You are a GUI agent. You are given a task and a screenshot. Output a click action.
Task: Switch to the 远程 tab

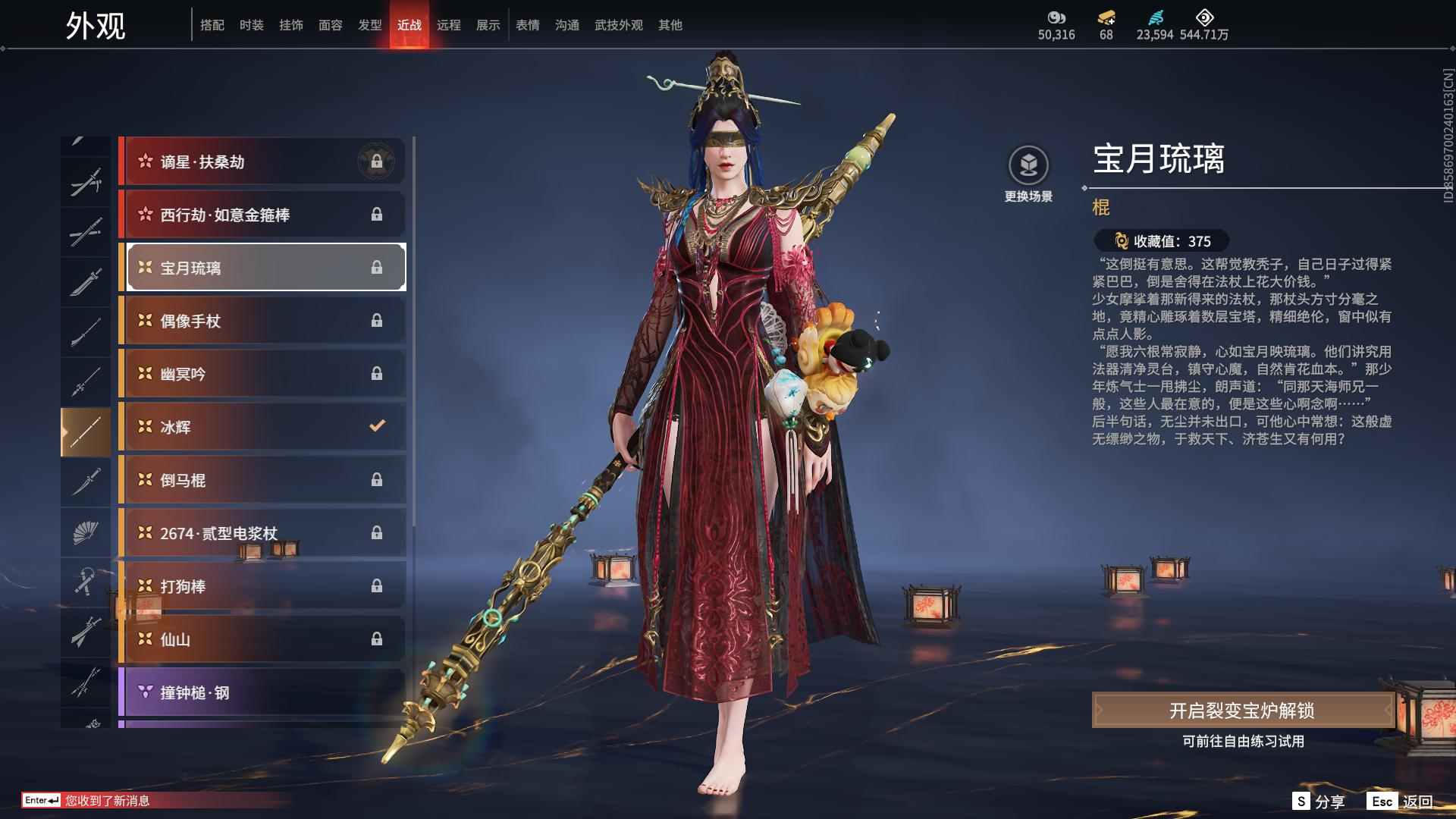click(450, 24)
